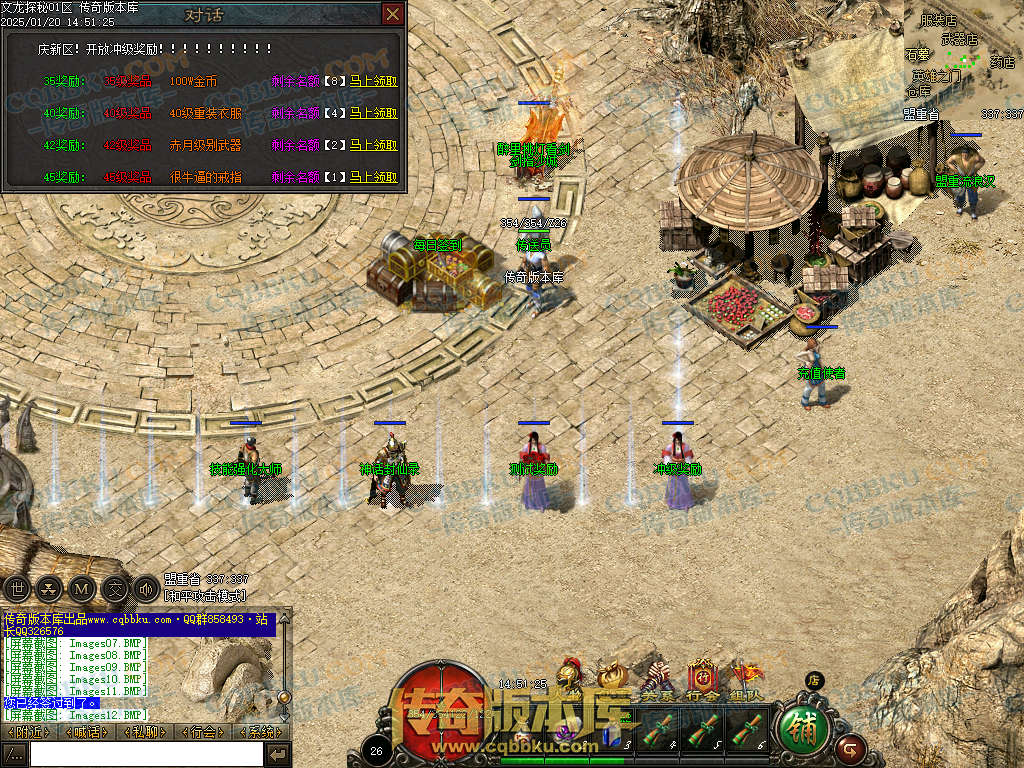Claim the level 42 赤月 weapon reward
1024x768 pixels.
[x=373, y=145]
